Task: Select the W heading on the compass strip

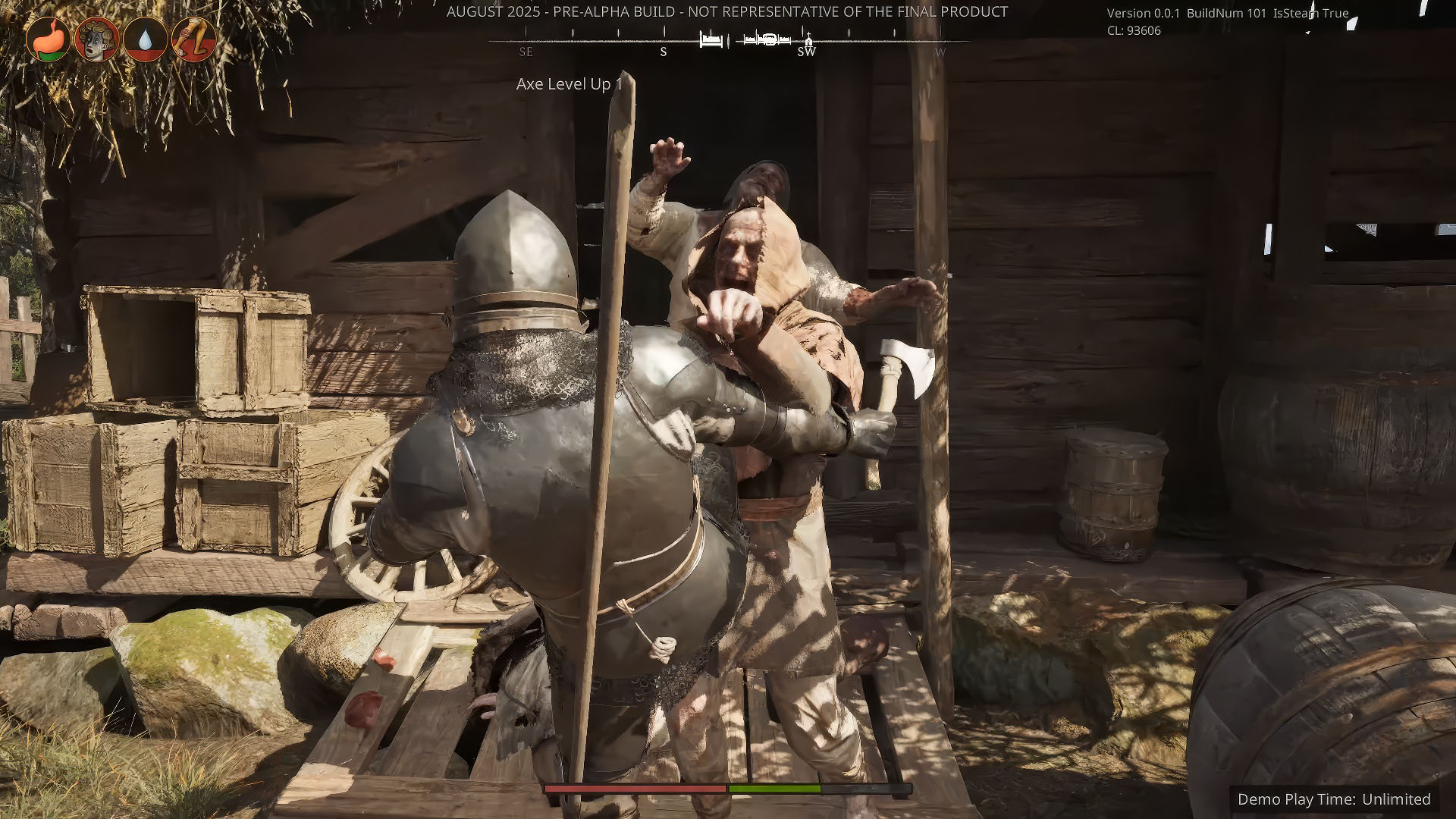Action: click(x=940, y=52)
